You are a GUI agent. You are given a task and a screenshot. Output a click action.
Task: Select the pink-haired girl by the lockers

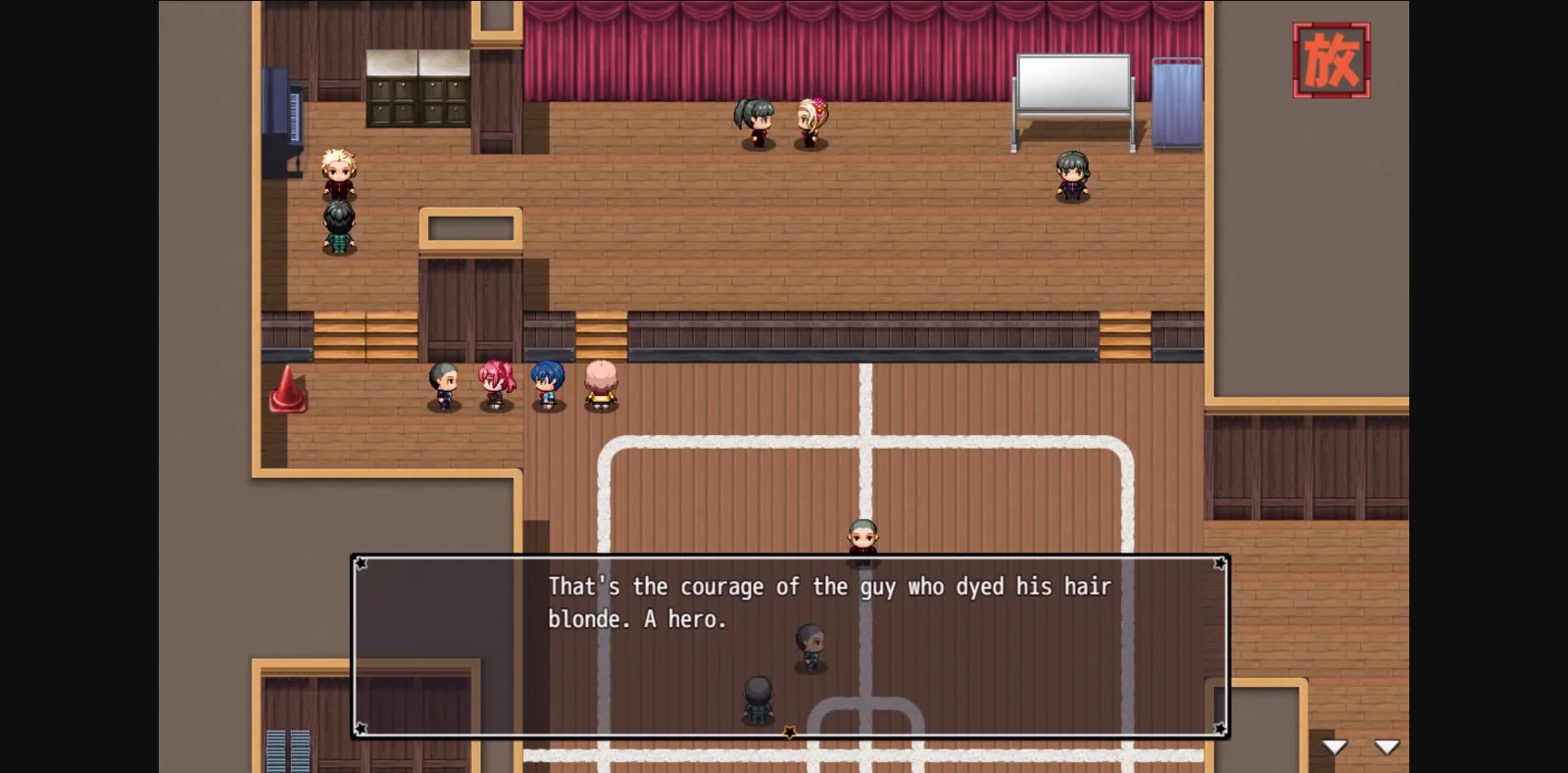(495, 384)
